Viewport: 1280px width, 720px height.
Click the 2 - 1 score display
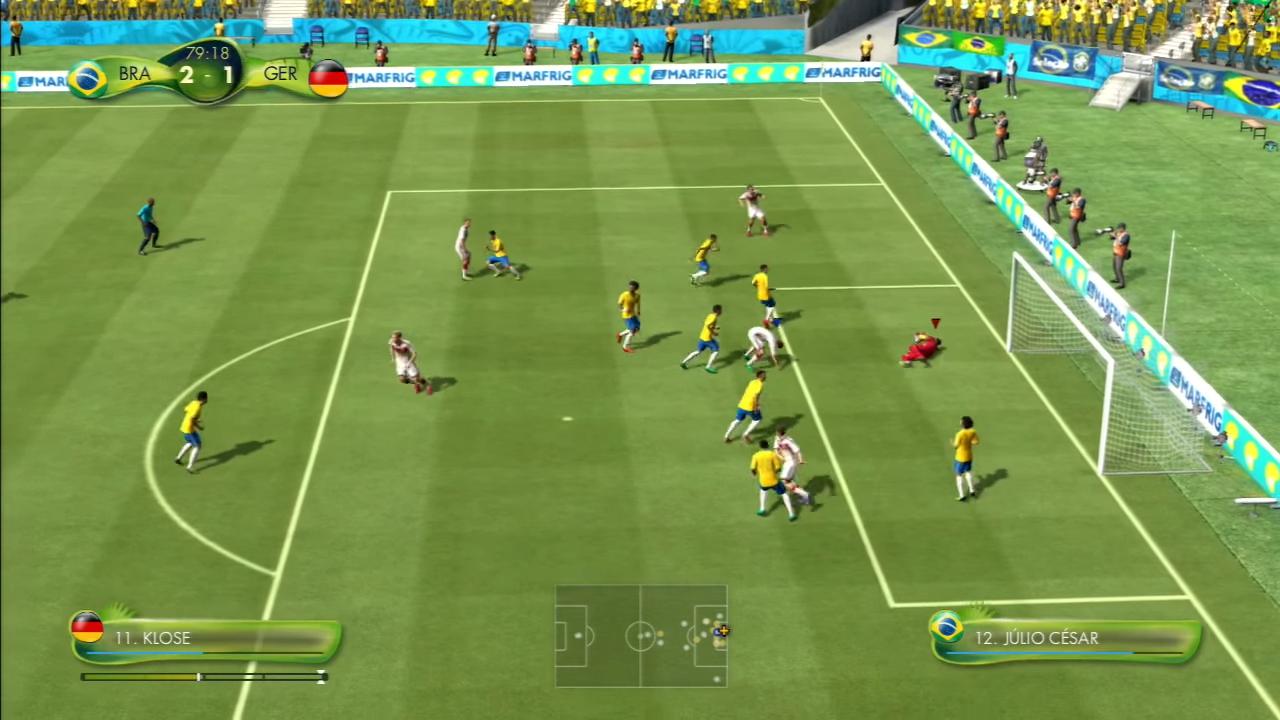(x=207, y=75)
